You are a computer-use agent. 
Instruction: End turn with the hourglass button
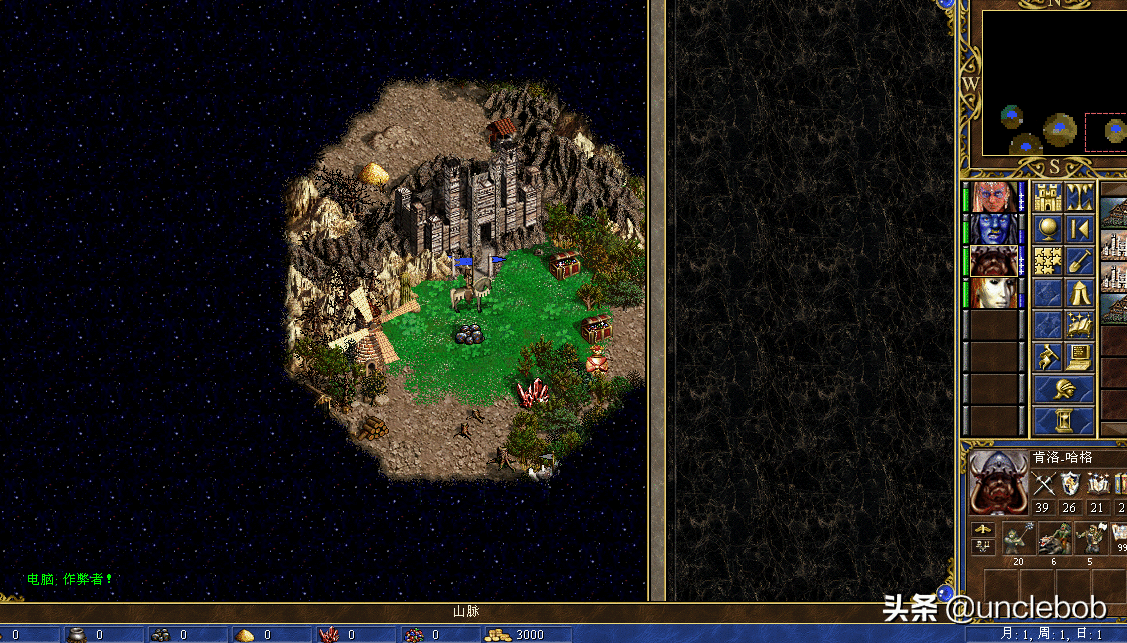pyautogui.click(x=1063, y=420)
